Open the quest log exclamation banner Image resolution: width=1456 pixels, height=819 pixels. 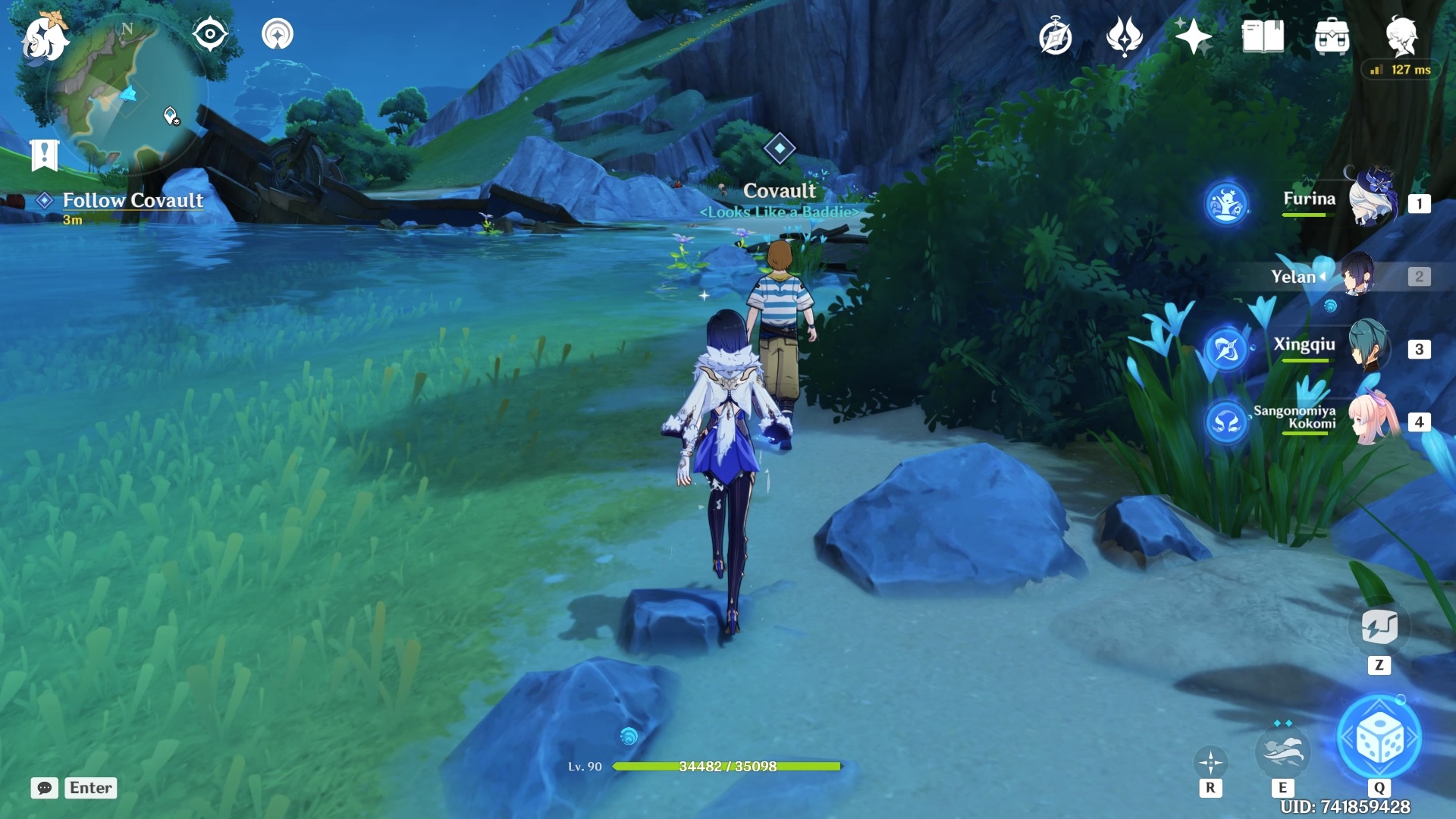(x=45, y=155)
